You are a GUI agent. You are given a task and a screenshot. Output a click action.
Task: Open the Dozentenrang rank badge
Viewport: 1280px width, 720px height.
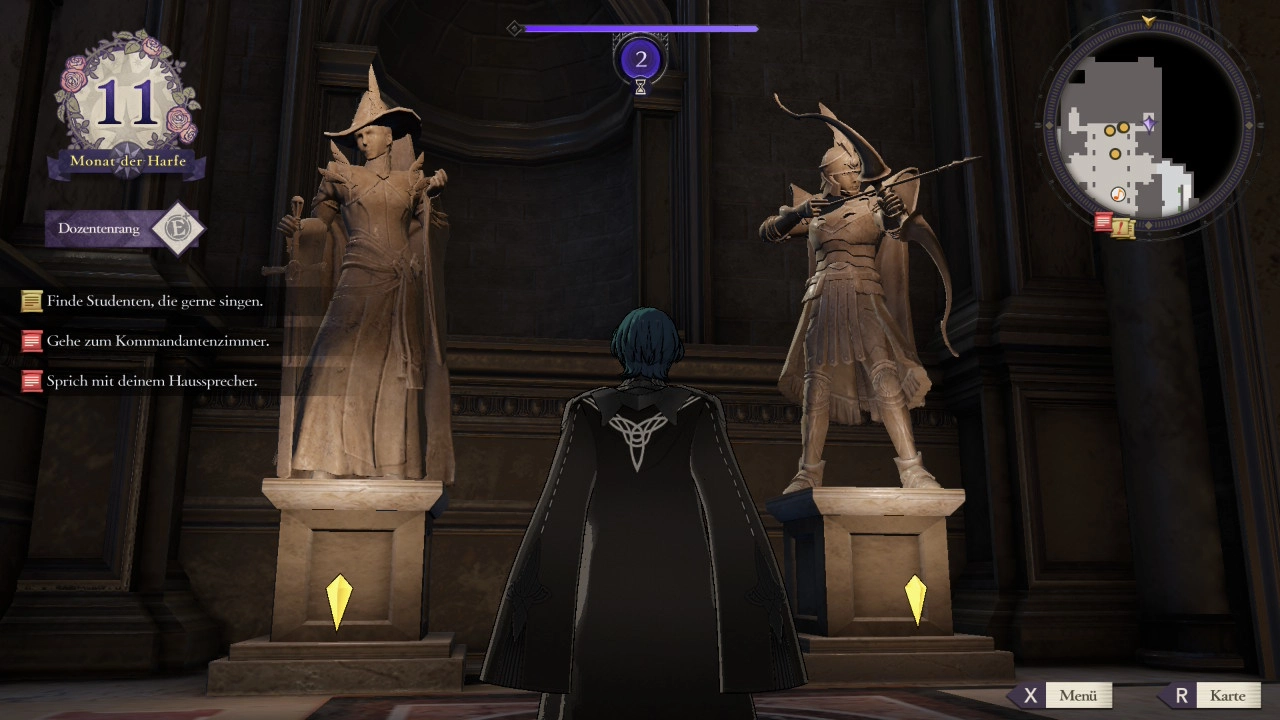pos(126,229)
